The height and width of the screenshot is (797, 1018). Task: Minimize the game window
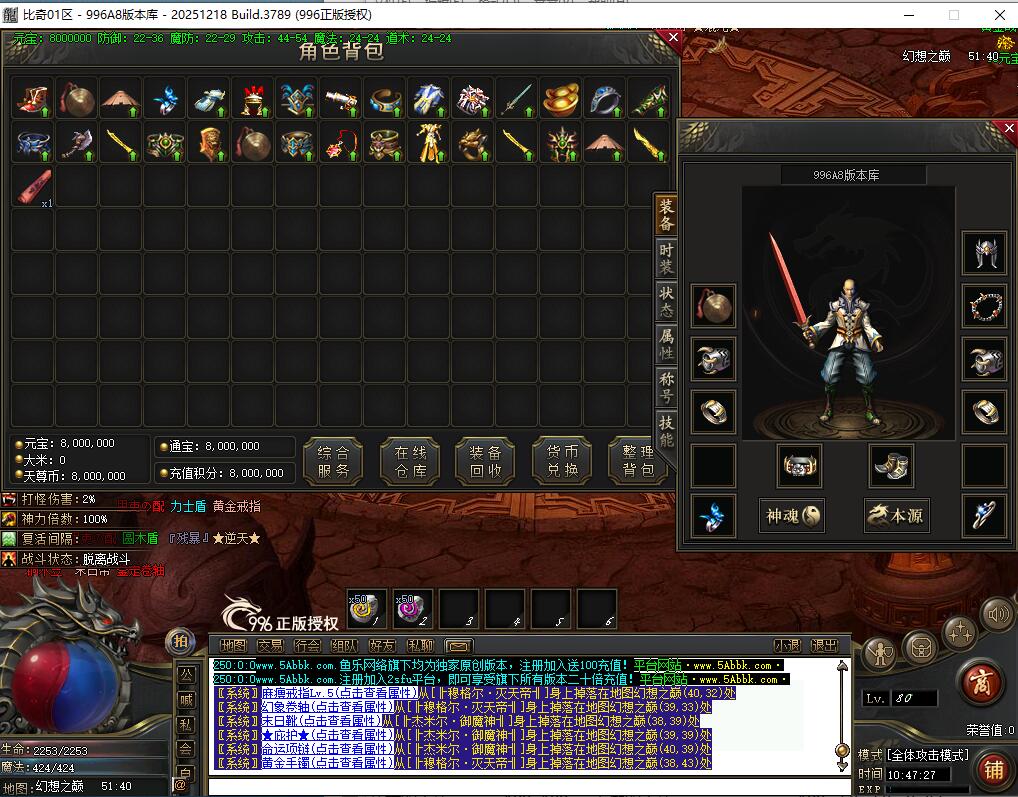(x=909, y=15)
